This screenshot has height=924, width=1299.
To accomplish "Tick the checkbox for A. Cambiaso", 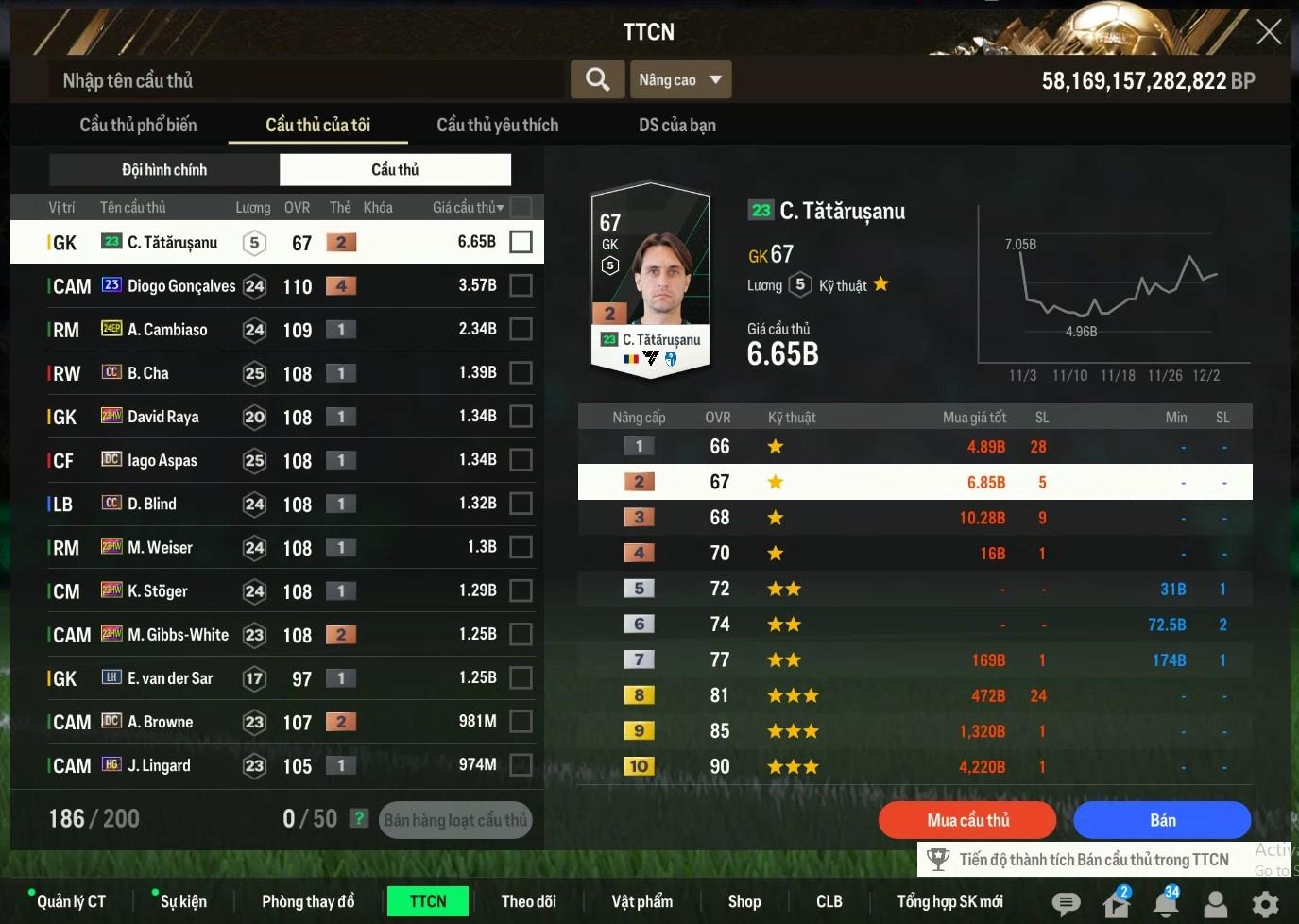I will (521, 329).
